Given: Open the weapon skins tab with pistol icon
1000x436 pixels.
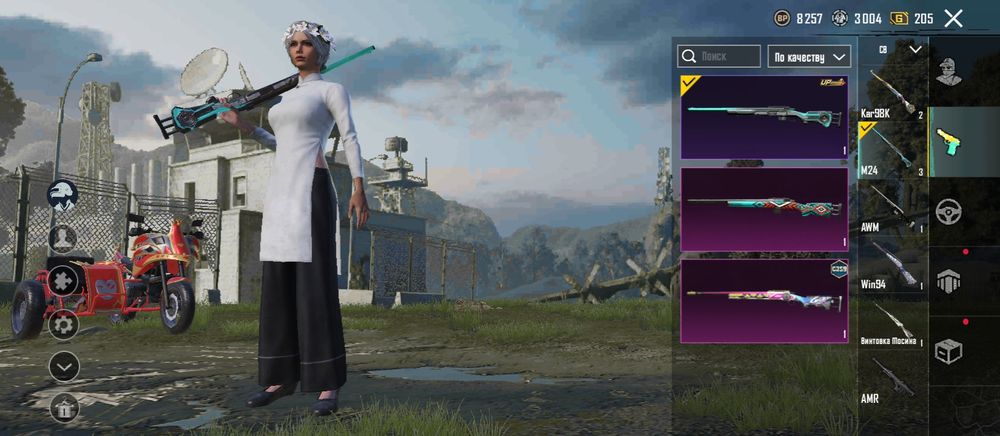Looking at the screenshot, I should (x=948, y=142).
